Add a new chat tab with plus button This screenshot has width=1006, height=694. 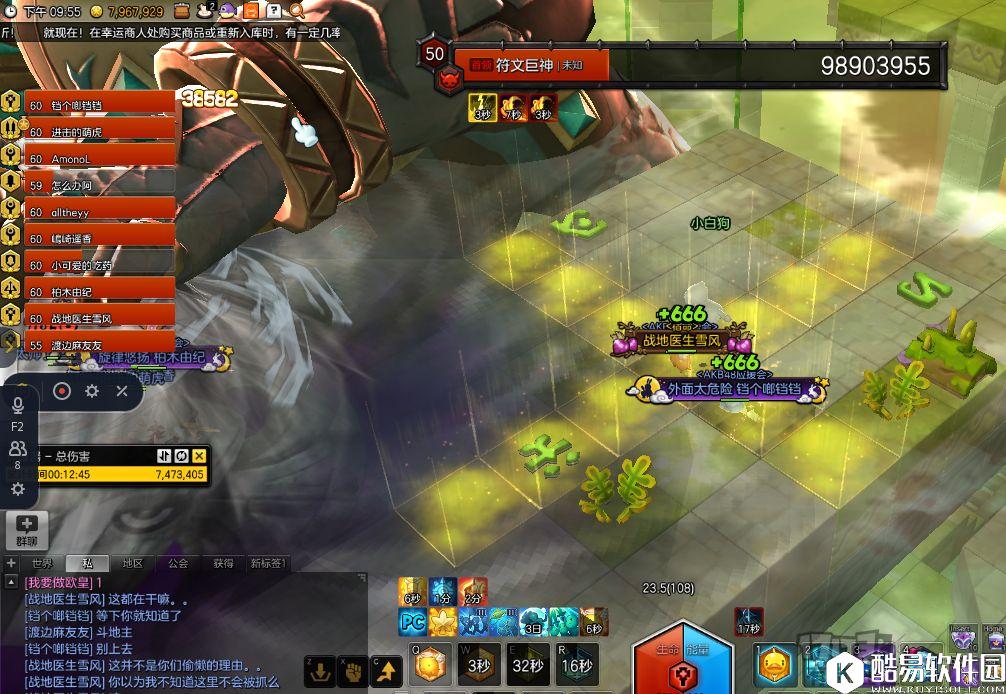point(11,564)
